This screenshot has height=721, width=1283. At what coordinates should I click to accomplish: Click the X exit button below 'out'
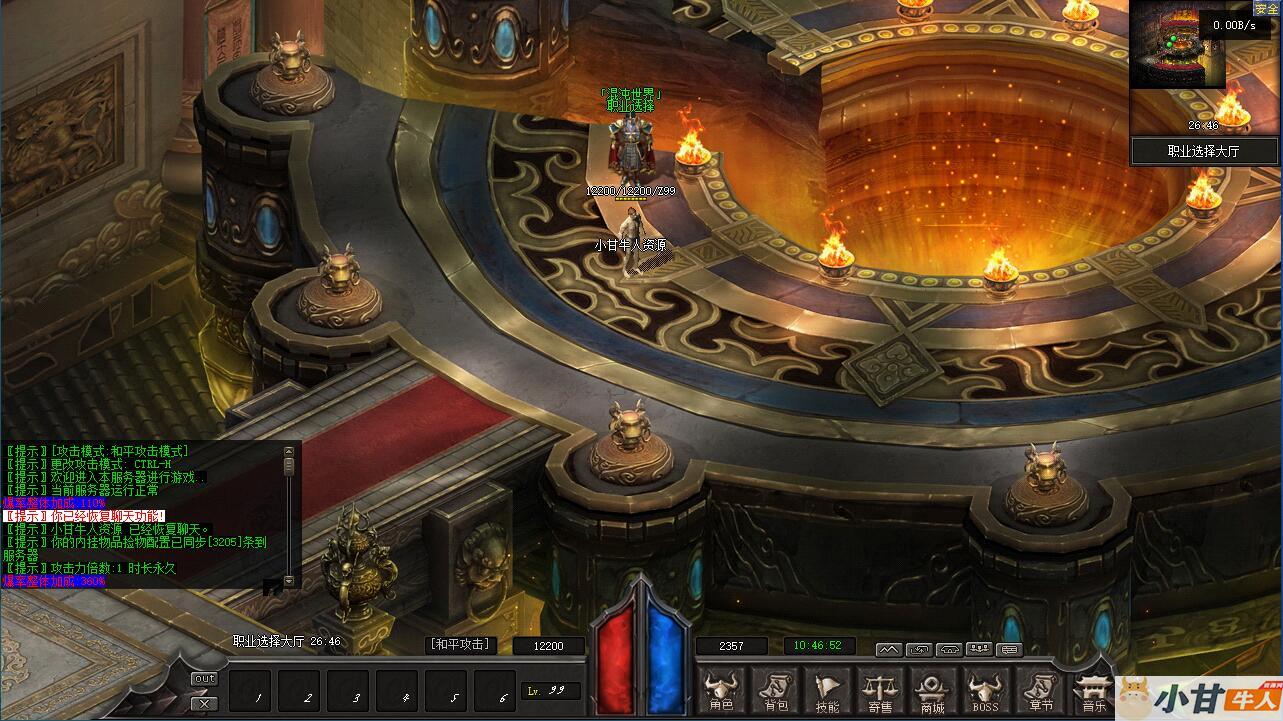[204, 703]
